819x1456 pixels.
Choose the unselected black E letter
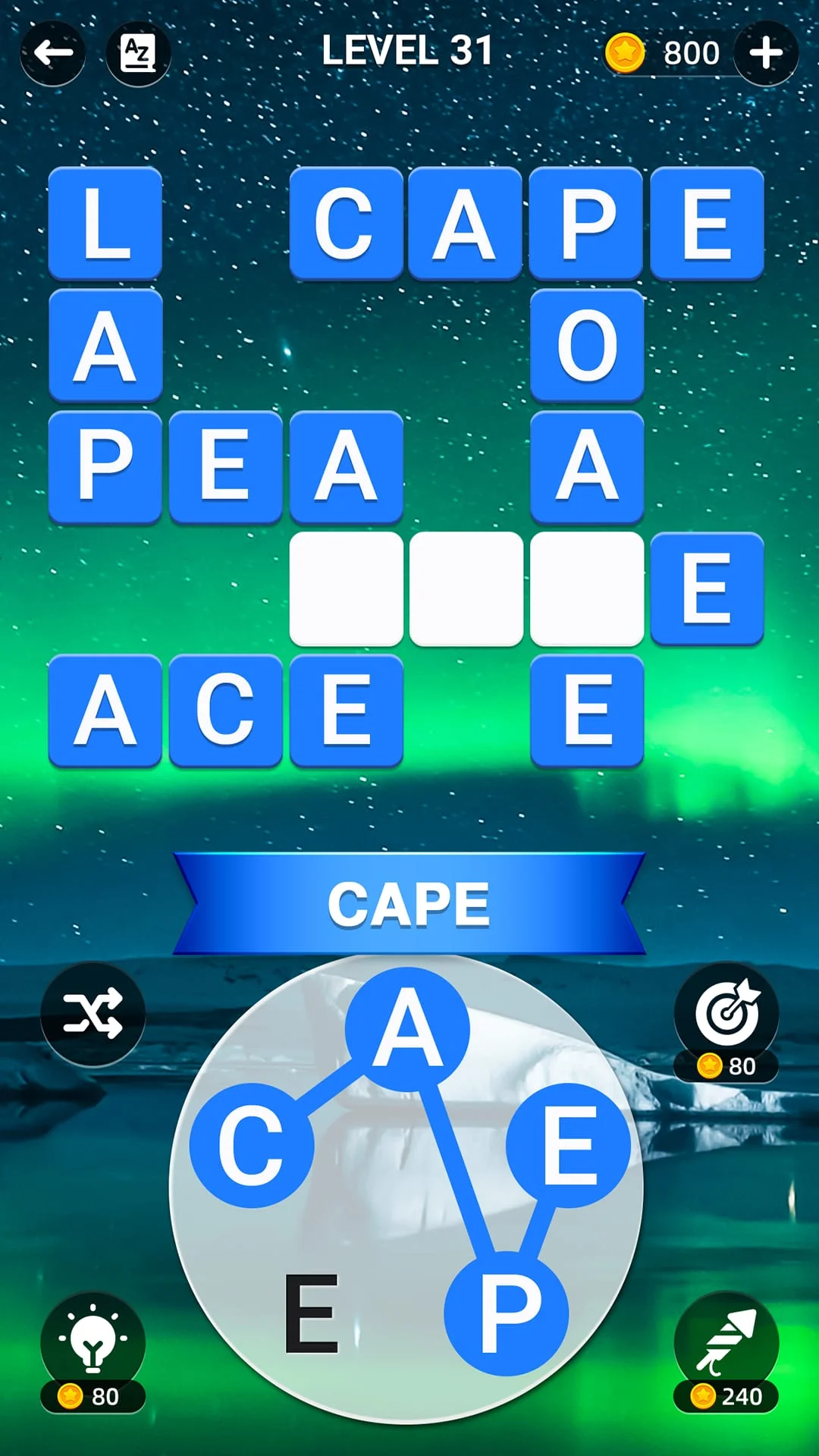click(x=311, y=1313)
